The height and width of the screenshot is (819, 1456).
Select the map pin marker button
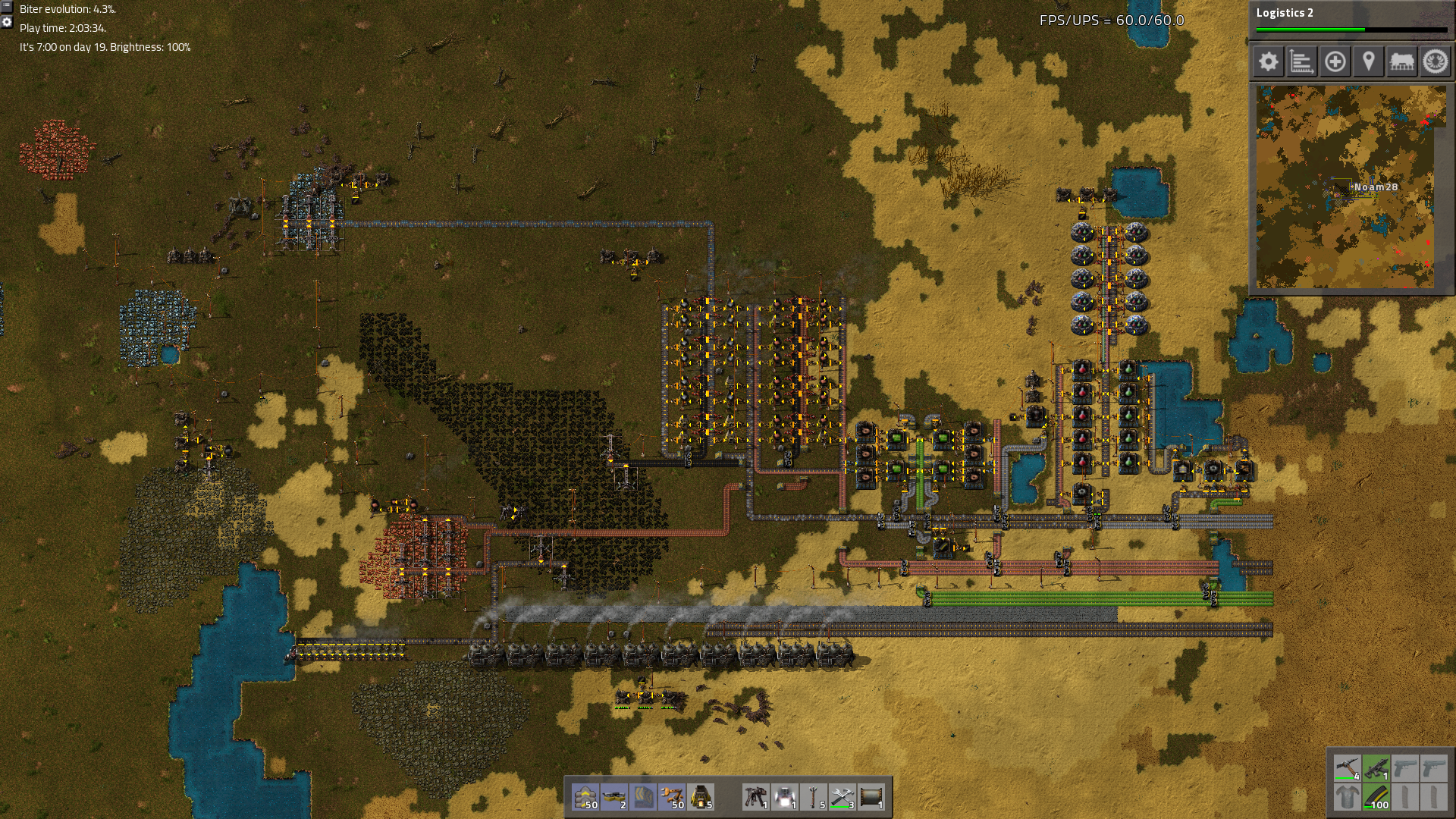pyautogui.click(x=1368, y=61)
